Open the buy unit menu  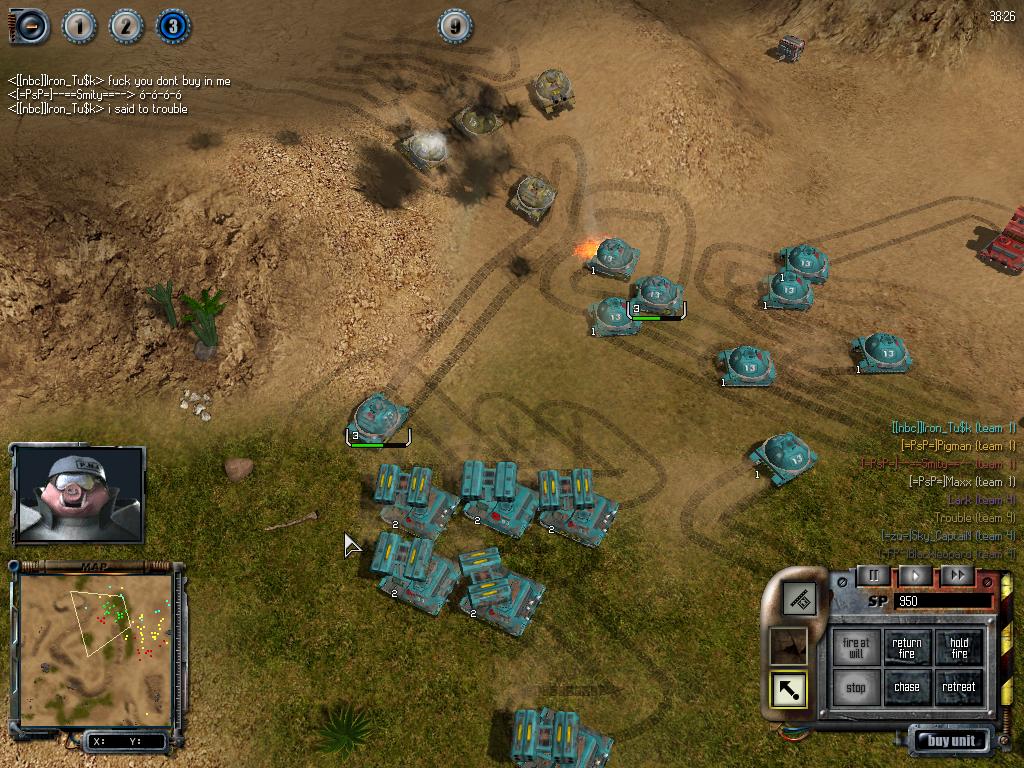coord(949,741)
